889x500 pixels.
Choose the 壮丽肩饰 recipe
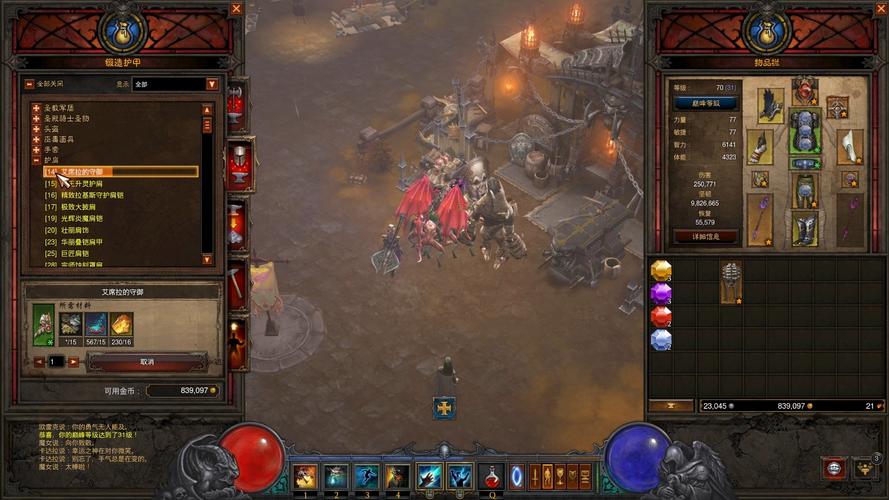point(80,230)
